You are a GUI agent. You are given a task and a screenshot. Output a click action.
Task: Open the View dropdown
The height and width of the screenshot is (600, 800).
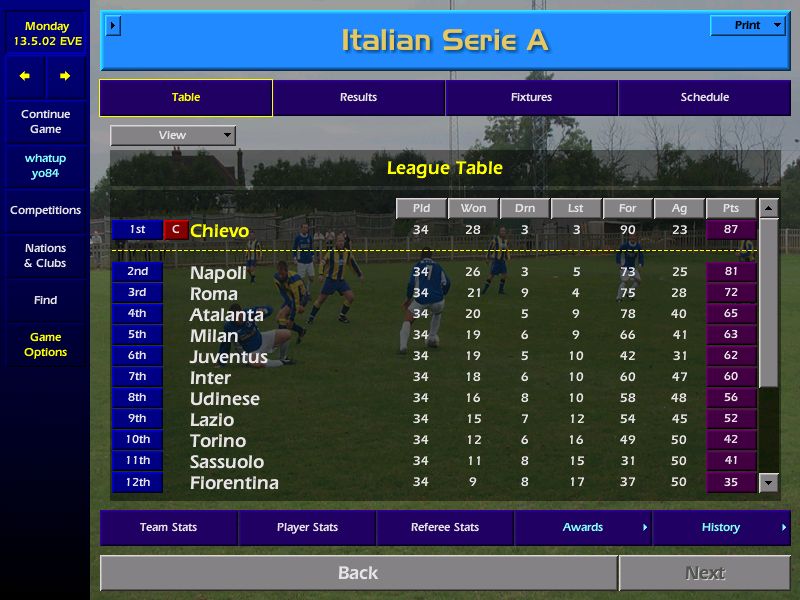[x=173, y=135]
